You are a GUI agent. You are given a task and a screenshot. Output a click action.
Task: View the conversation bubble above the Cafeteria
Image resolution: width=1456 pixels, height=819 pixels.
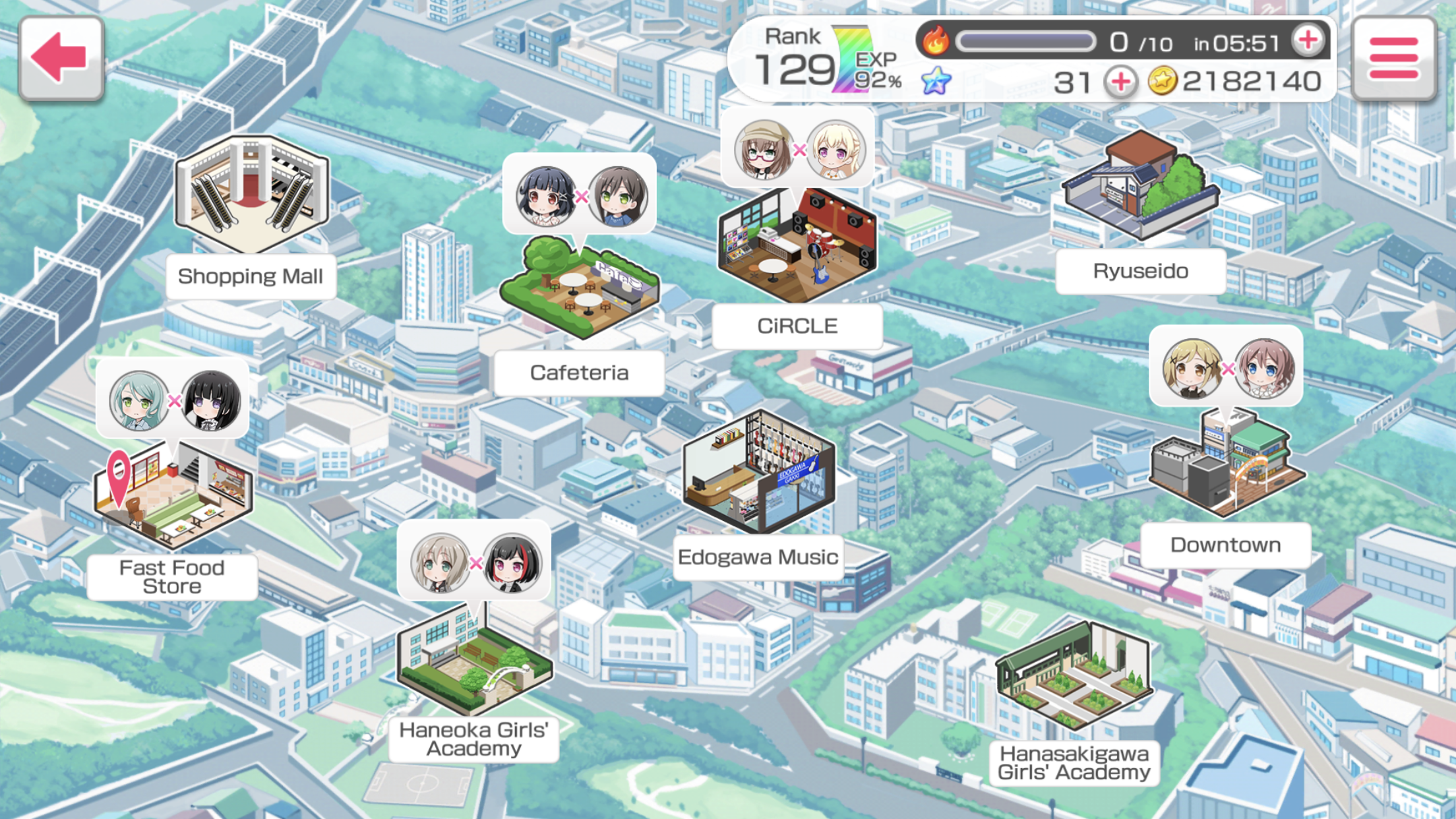coord(580,195)
